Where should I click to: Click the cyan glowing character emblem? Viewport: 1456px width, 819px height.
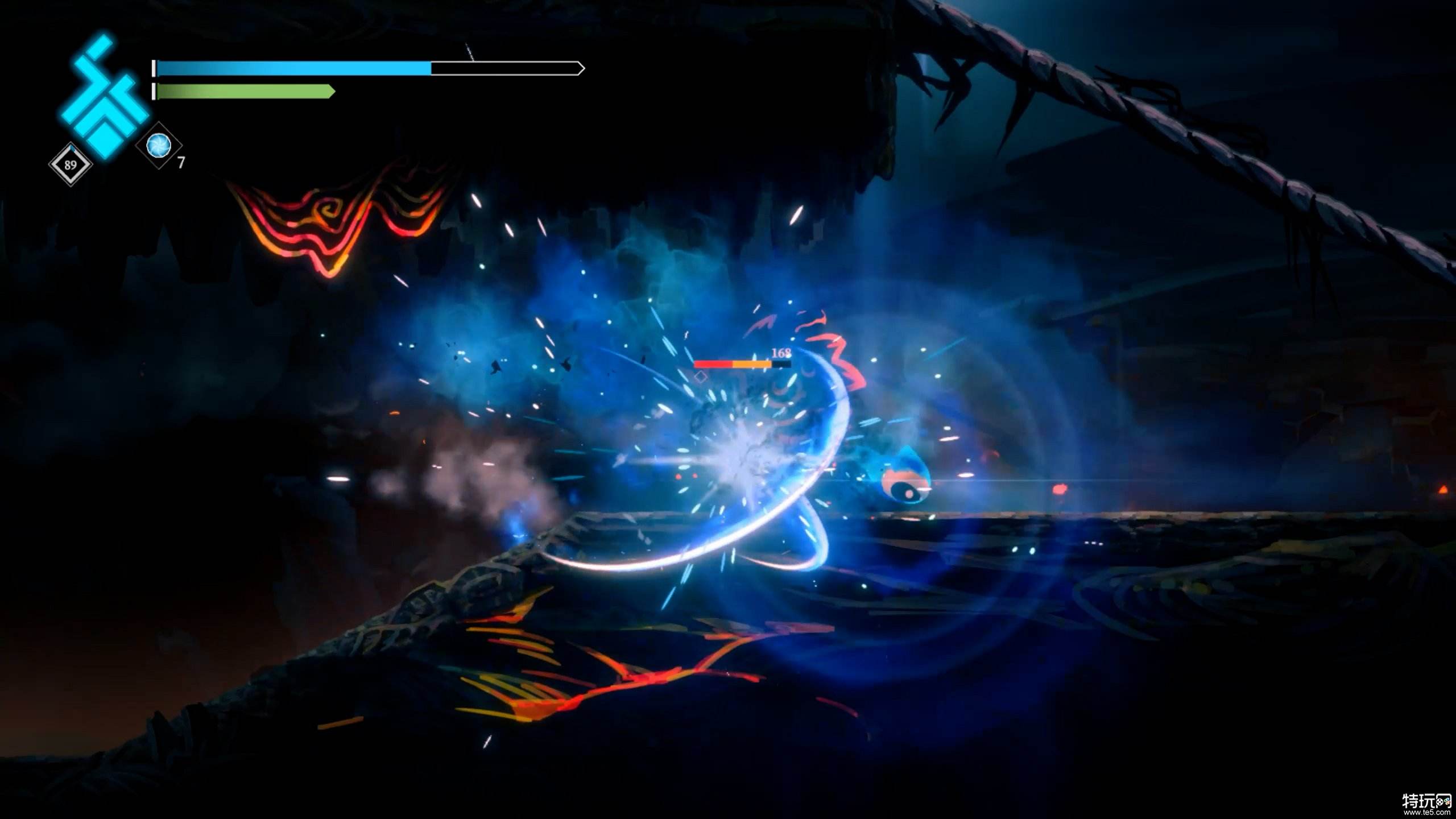point(104,97)
